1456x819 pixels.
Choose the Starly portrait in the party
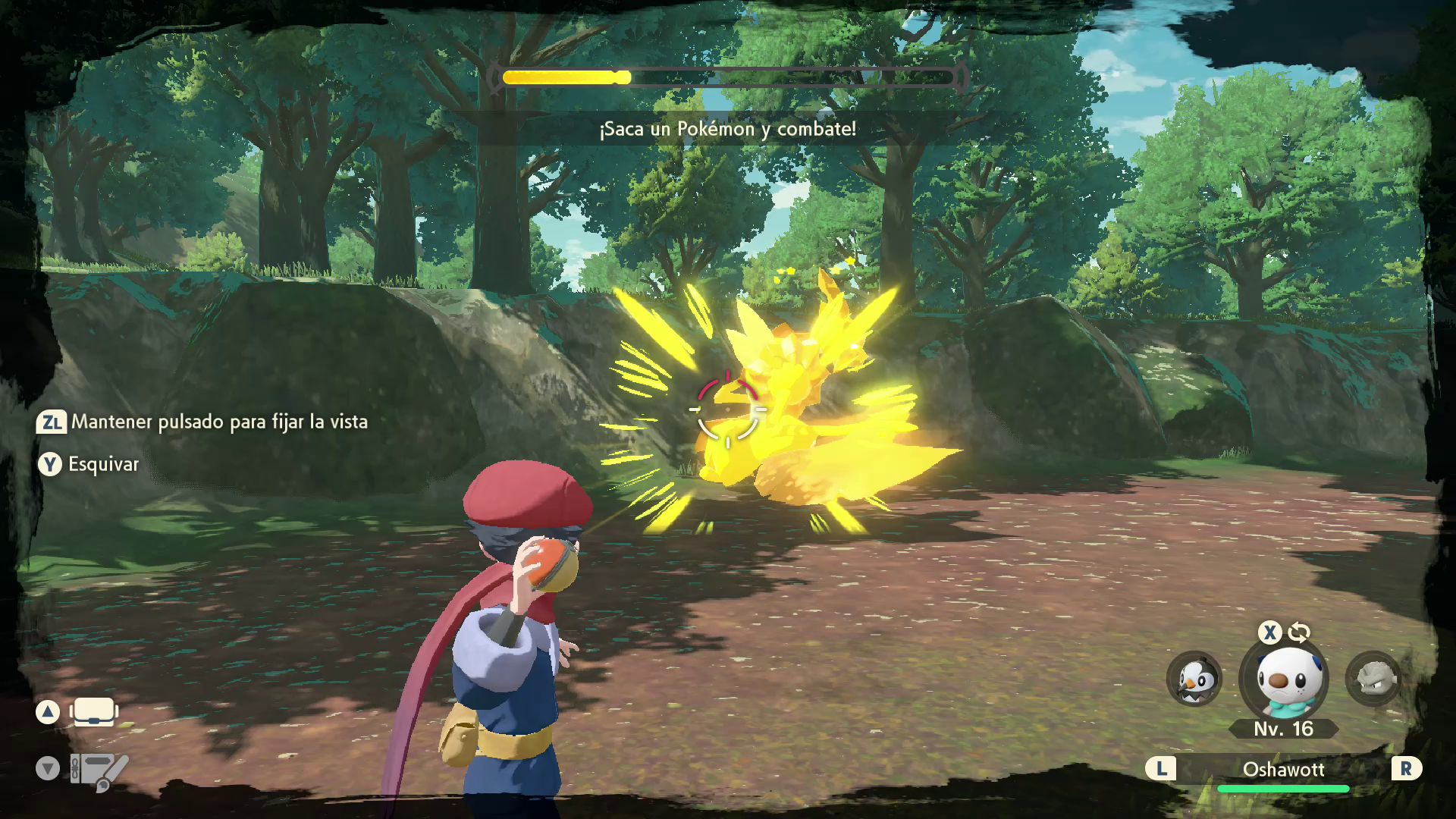1194,679
